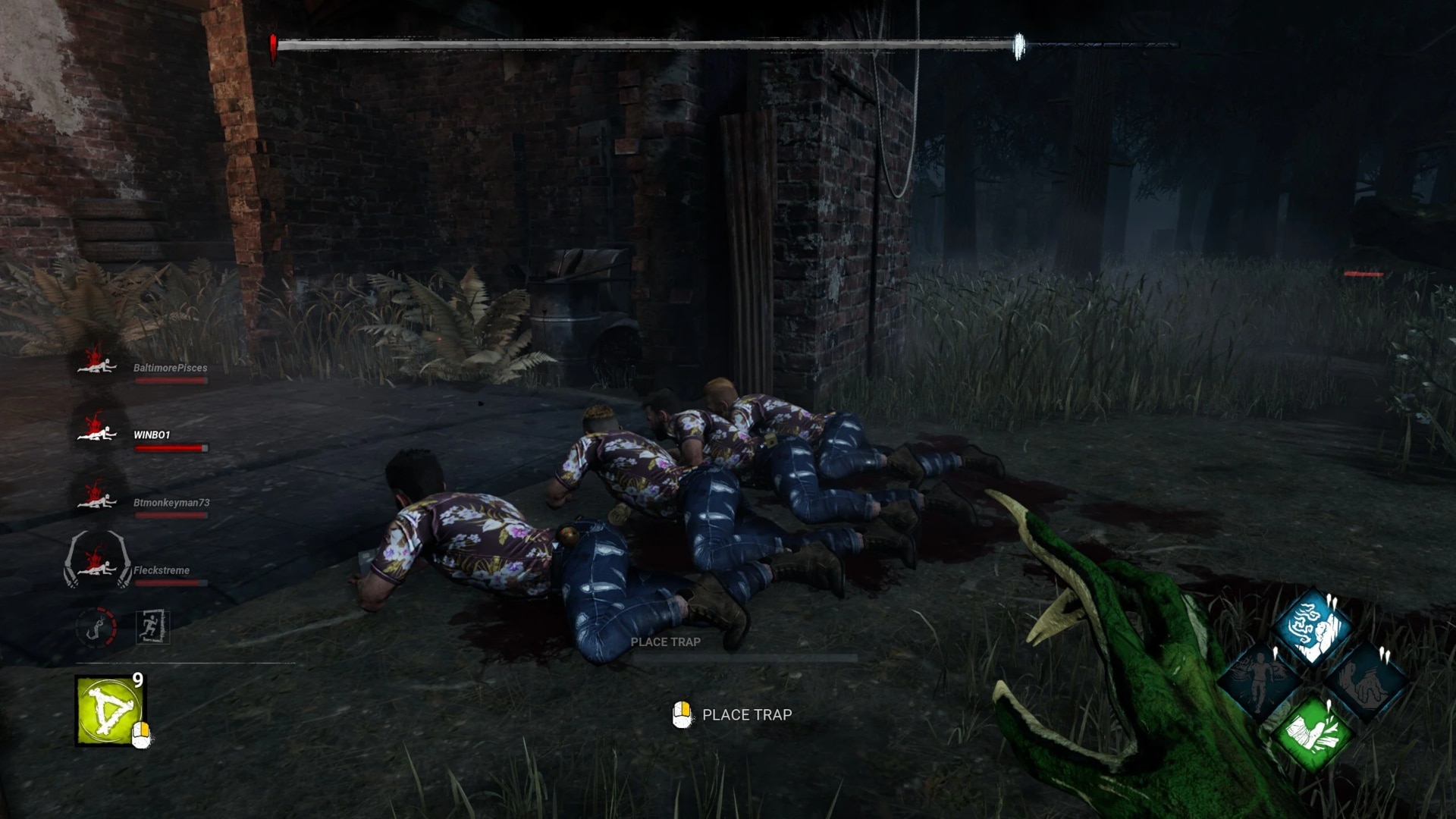Viewport: 1456px width, 819px height.
Task: Click the PLACE TRAP action label
Action: (x=746, y=714)
